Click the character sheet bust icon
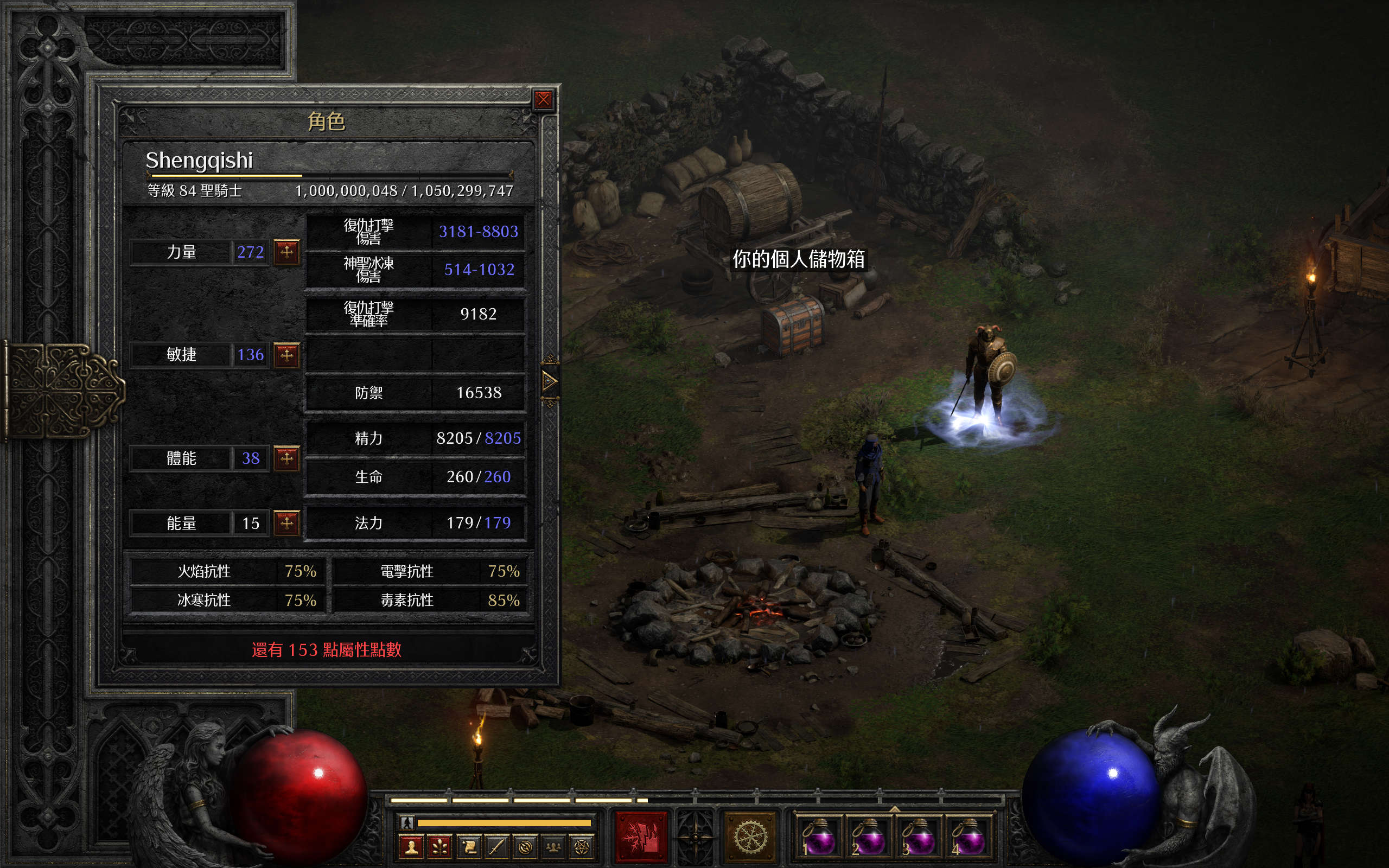 [411, 847]
